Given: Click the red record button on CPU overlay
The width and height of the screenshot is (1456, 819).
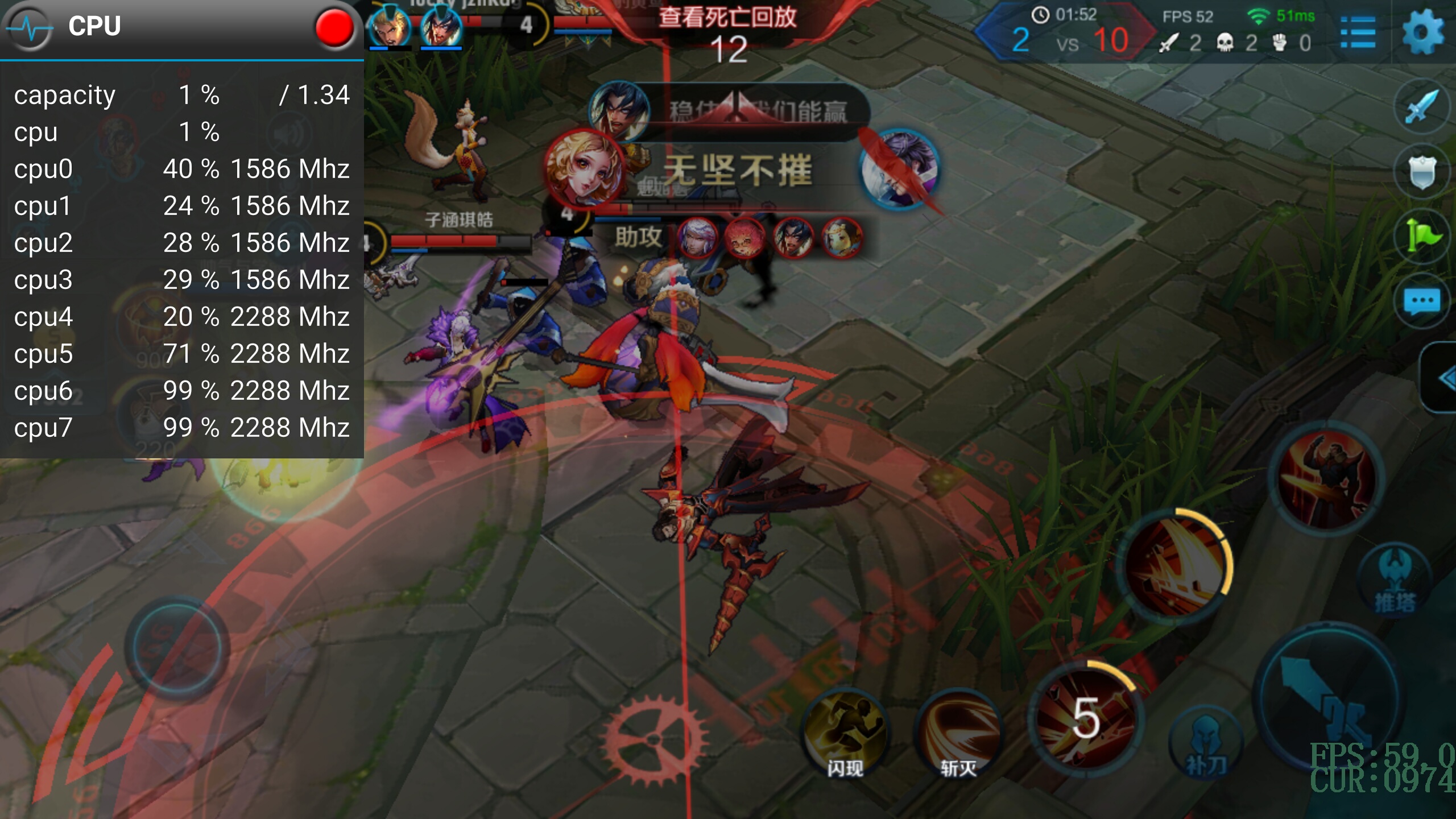Looking at the screenshot, I should tap(334, 27).
